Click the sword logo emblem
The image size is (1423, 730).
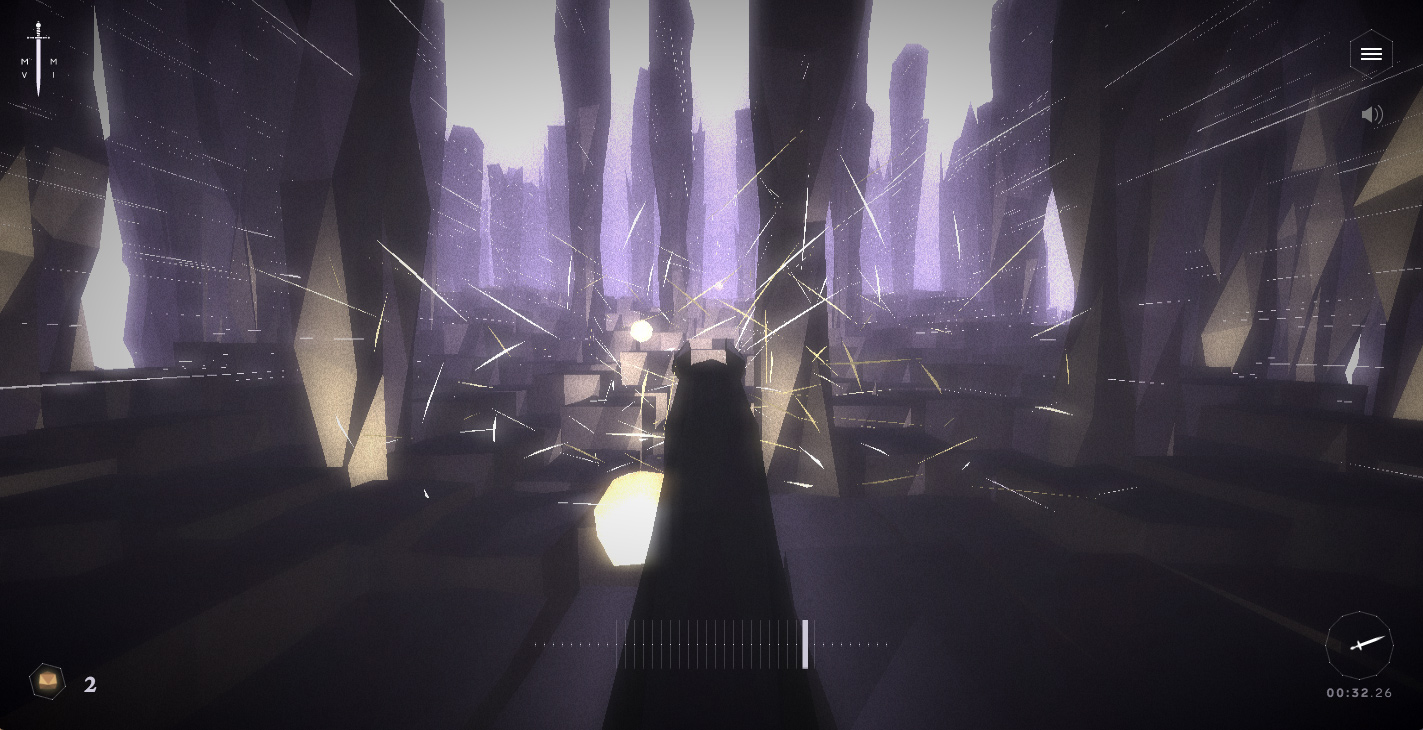click(39, 60)
